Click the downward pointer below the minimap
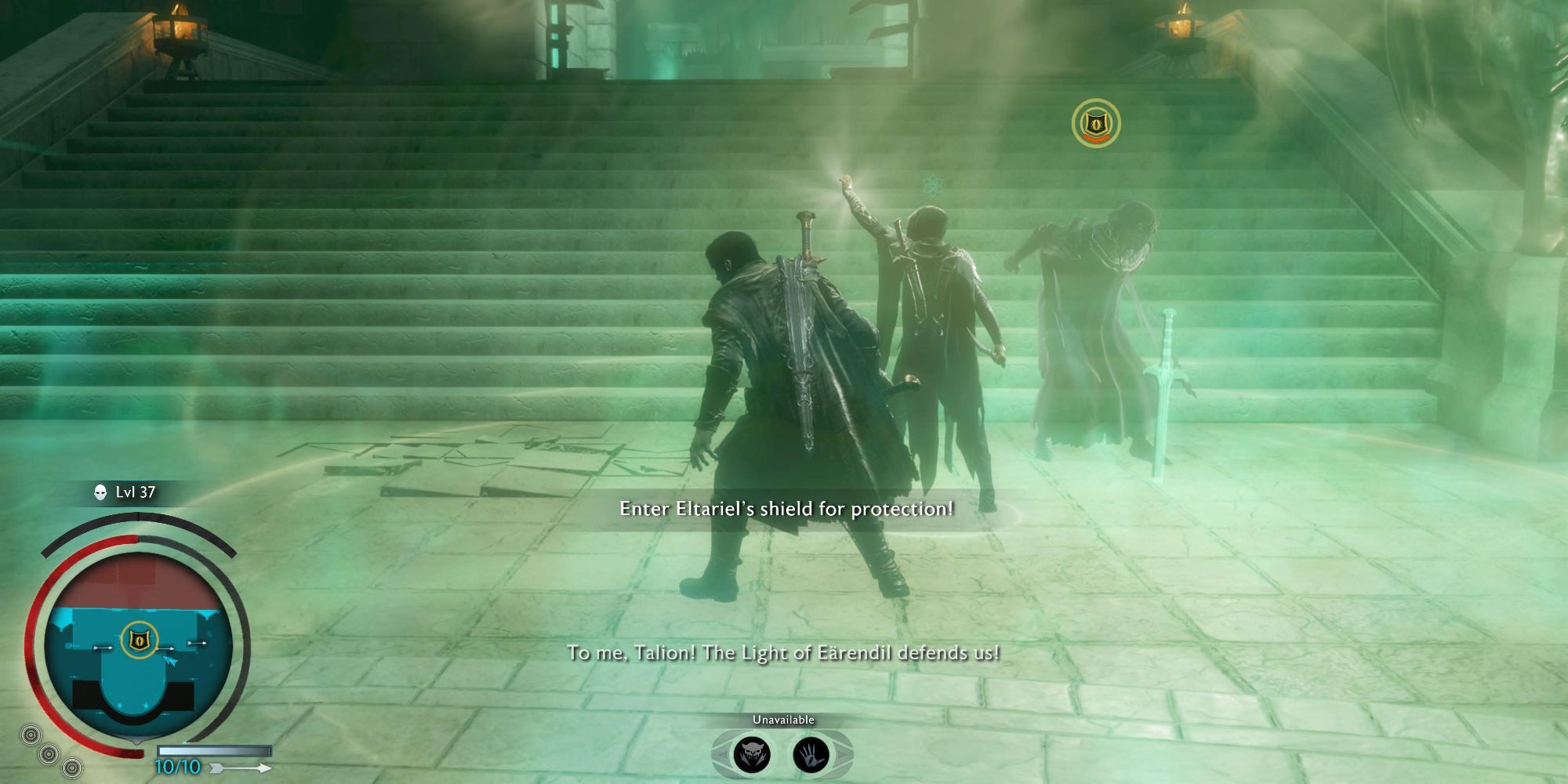Image resolution: width=1568 pixels, height=784 pixels. coord(138,742)
